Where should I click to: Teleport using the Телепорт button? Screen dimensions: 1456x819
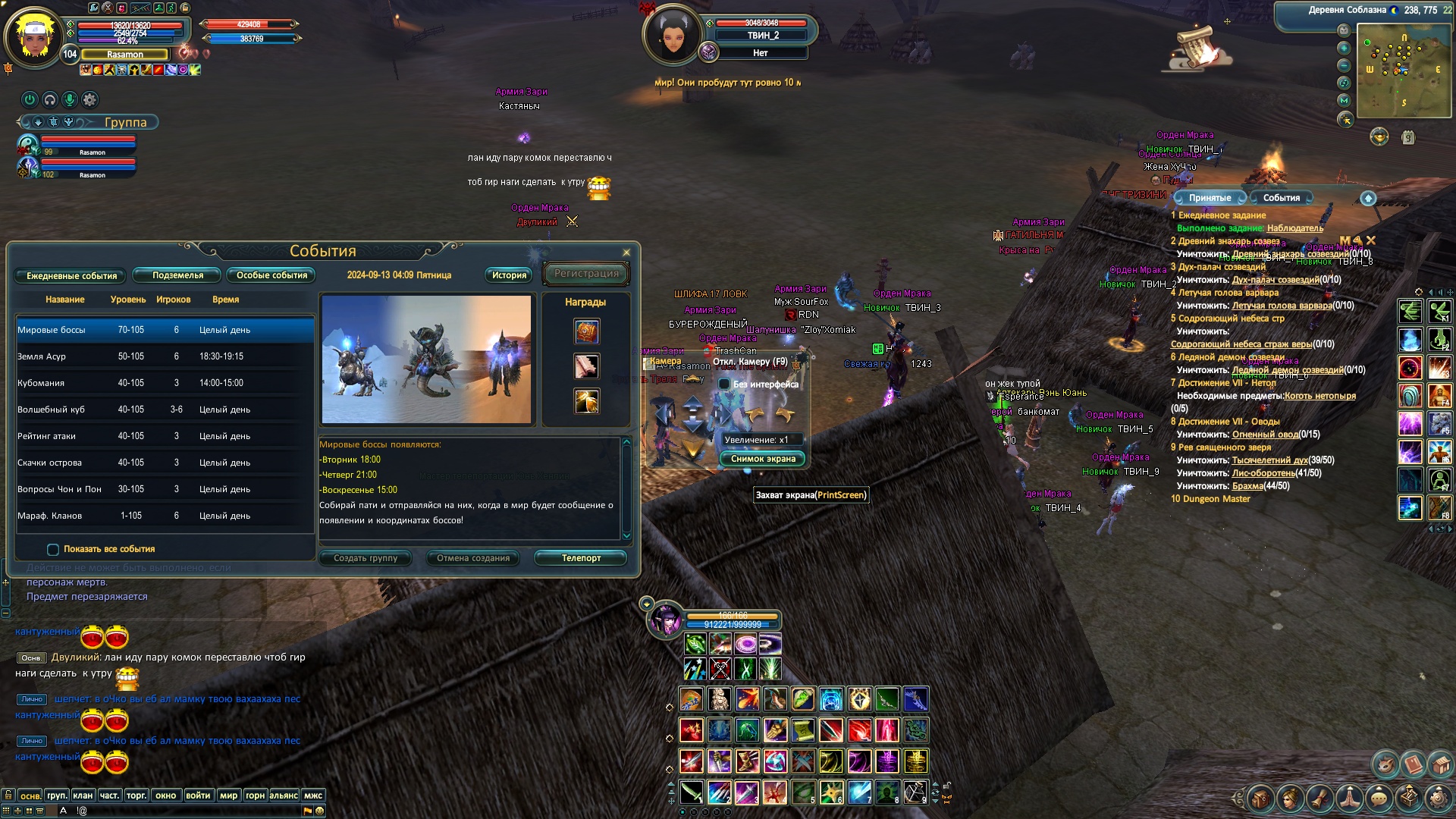click(581, 558)
